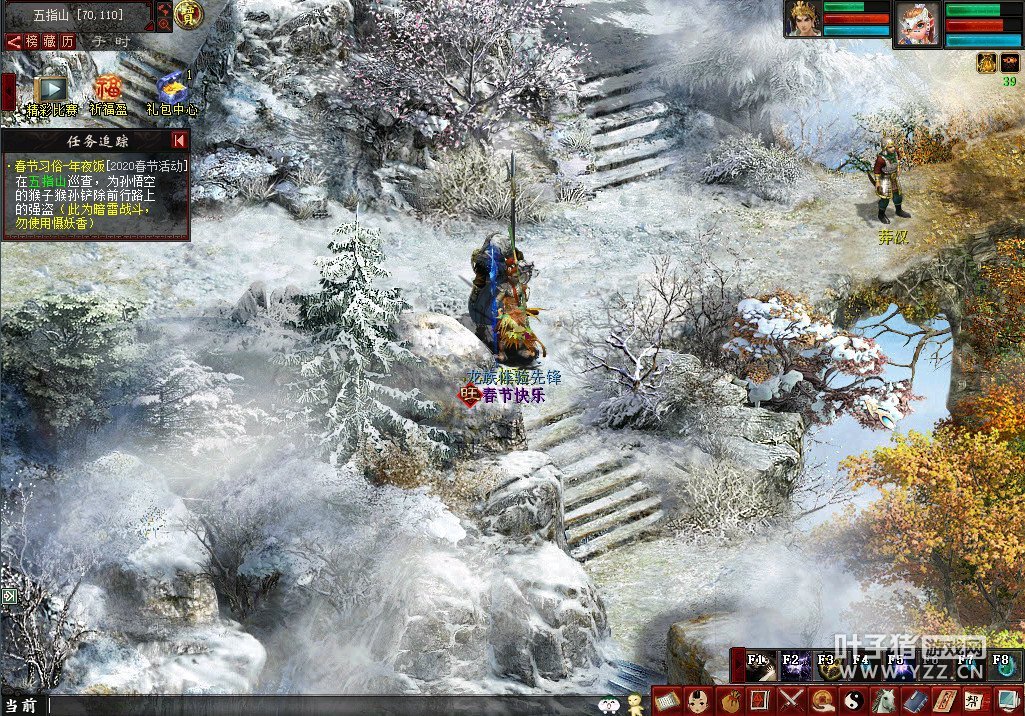Viewport: 1025px width, 716px height.
Task: Open the 精彩比赛 match replay icon
Action: pyautogui.click(x=48, y=88)
